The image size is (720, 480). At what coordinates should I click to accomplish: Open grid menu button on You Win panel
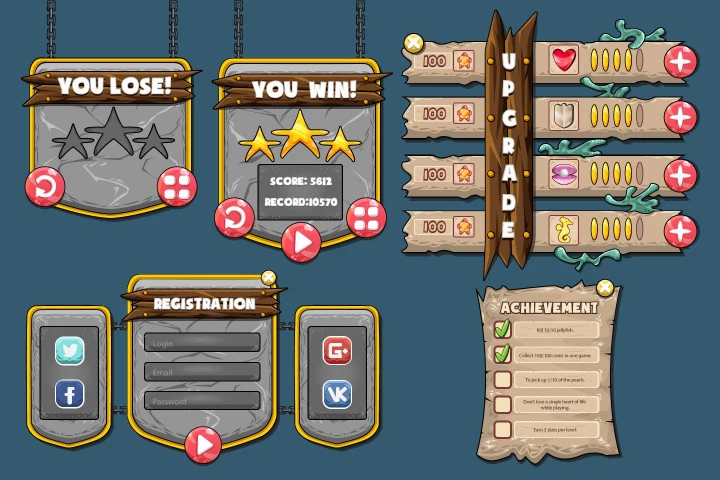click(x=368, y=216)
